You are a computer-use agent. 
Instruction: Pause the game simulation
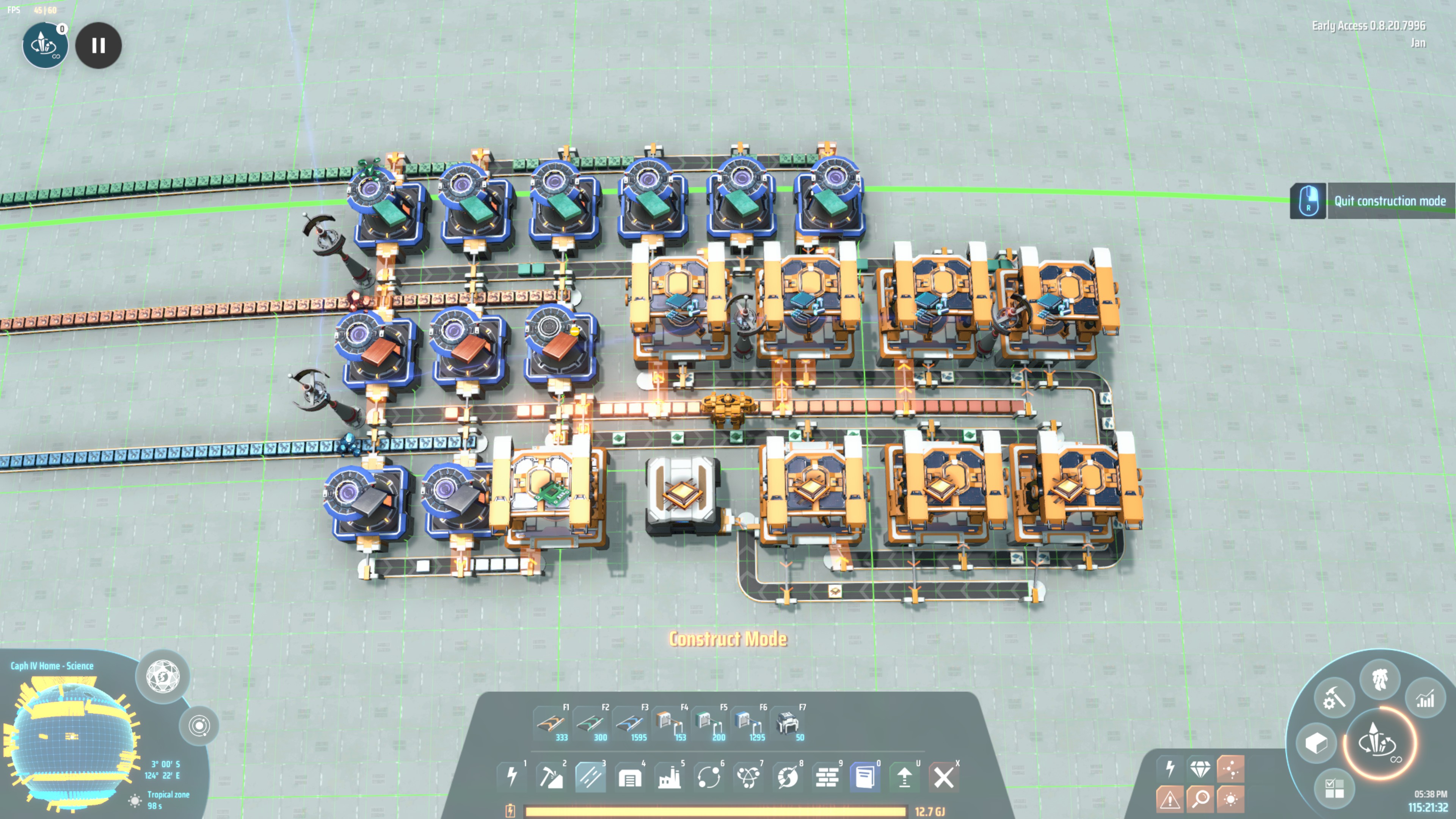pos(98,45)
